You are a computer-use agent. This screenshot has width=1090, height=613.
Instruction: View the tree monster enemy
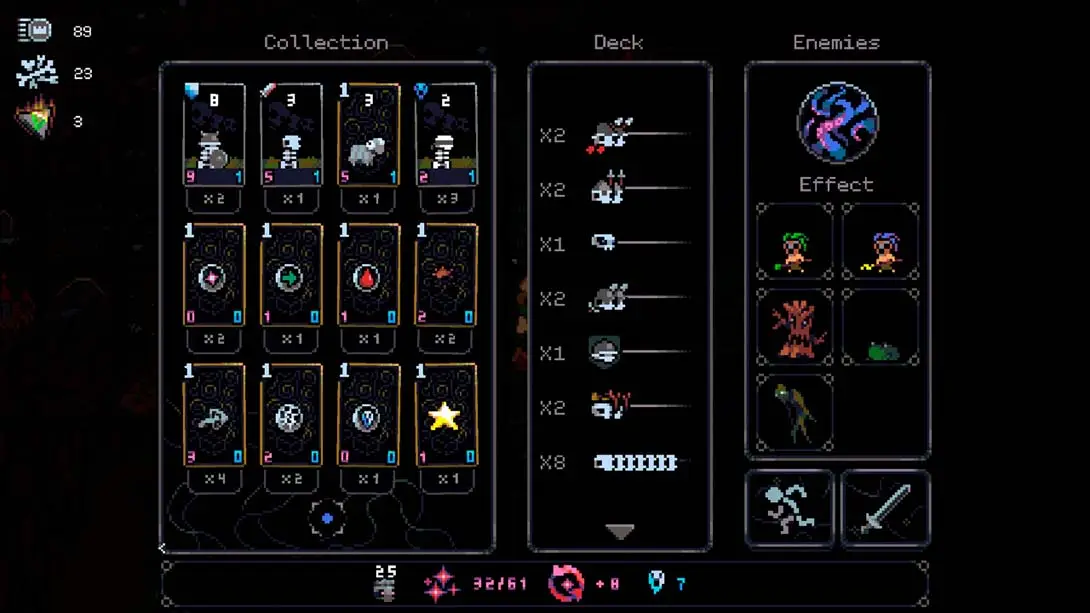795,327
